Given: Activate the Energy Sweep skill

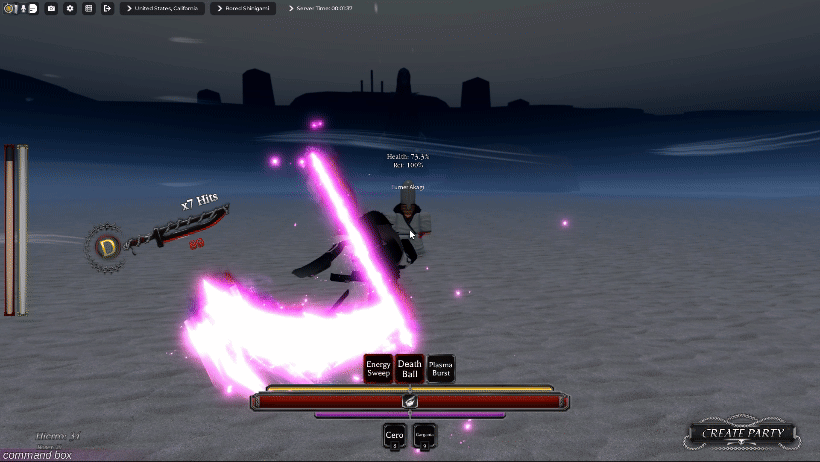Looking at the screenshot, I should coord(378,369).
